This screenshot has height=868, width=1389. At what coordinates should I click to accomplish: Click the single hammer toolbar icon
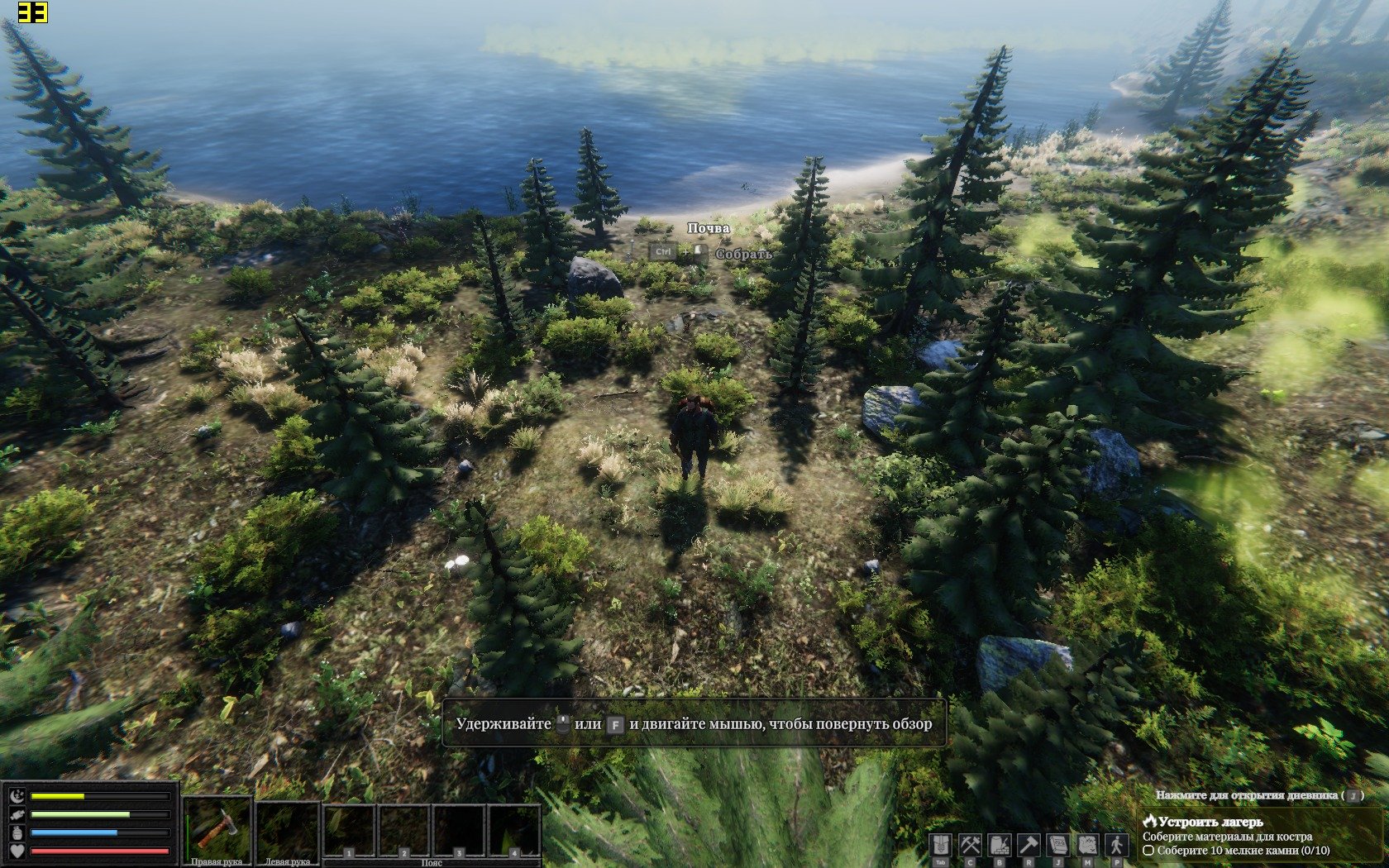click(x=1029, y=845)
